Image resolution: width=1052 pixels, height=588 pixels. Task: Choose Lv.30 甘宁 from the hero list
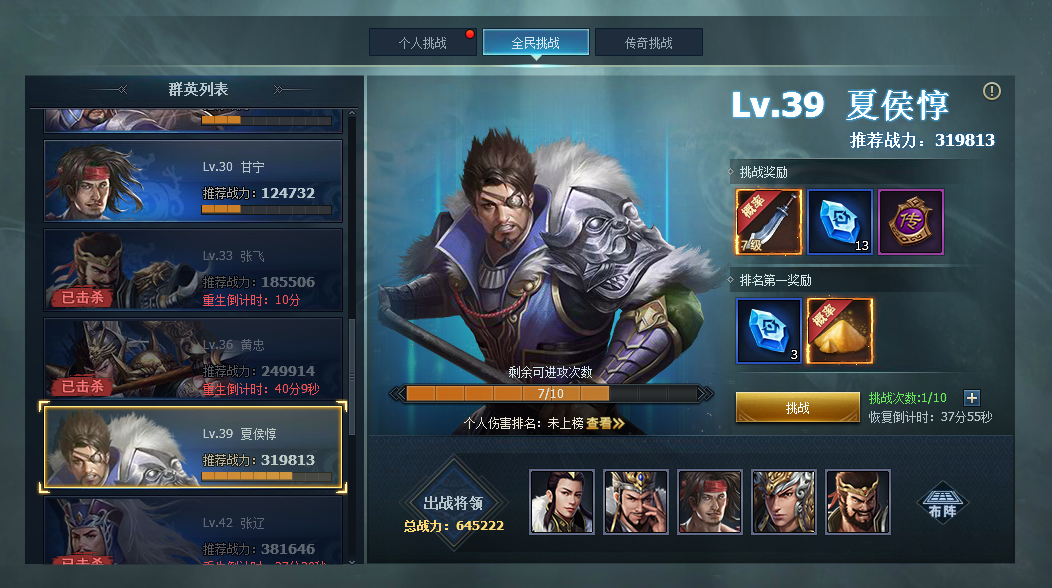click(193, 181)
